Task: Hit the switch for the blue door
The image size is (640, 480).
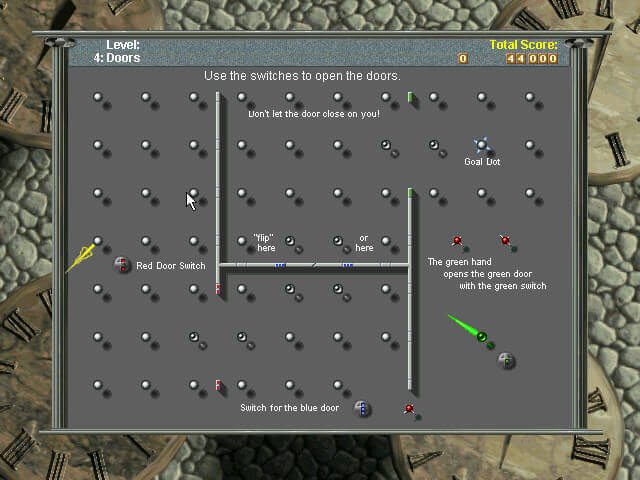Action: click(362, 408)
